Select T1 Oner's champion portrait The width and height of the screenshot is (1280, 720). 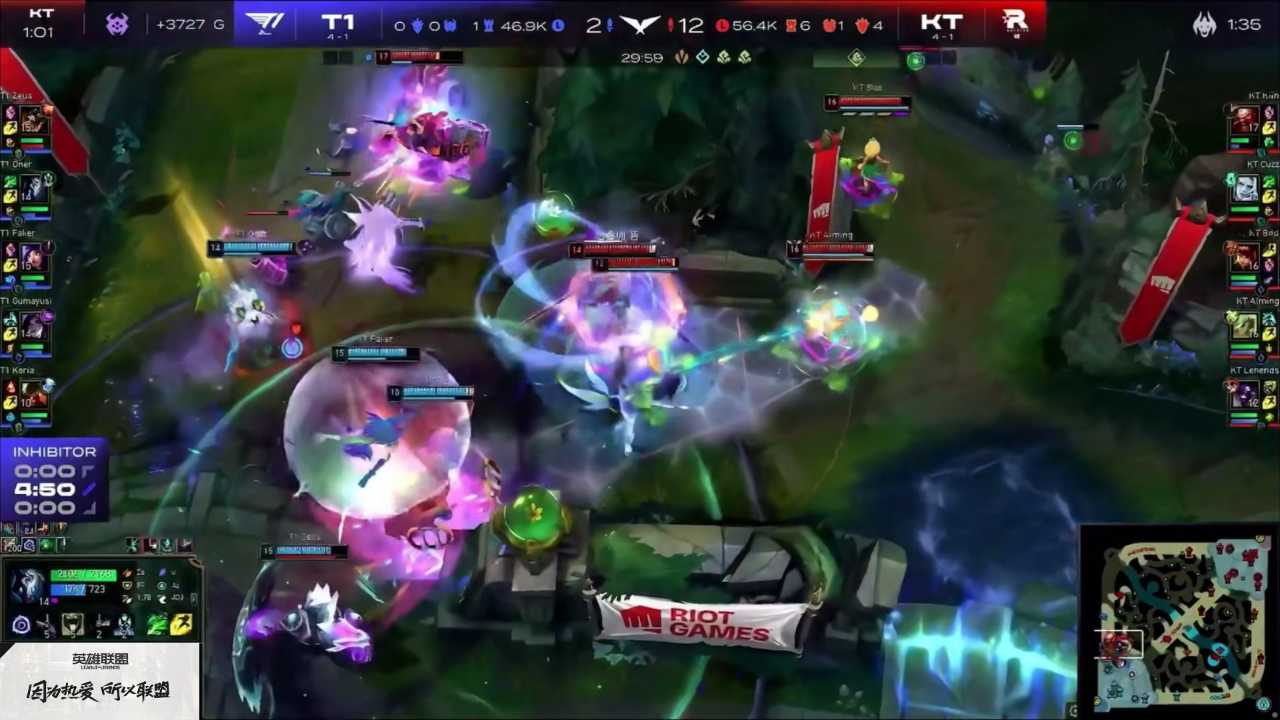point(33,187)
